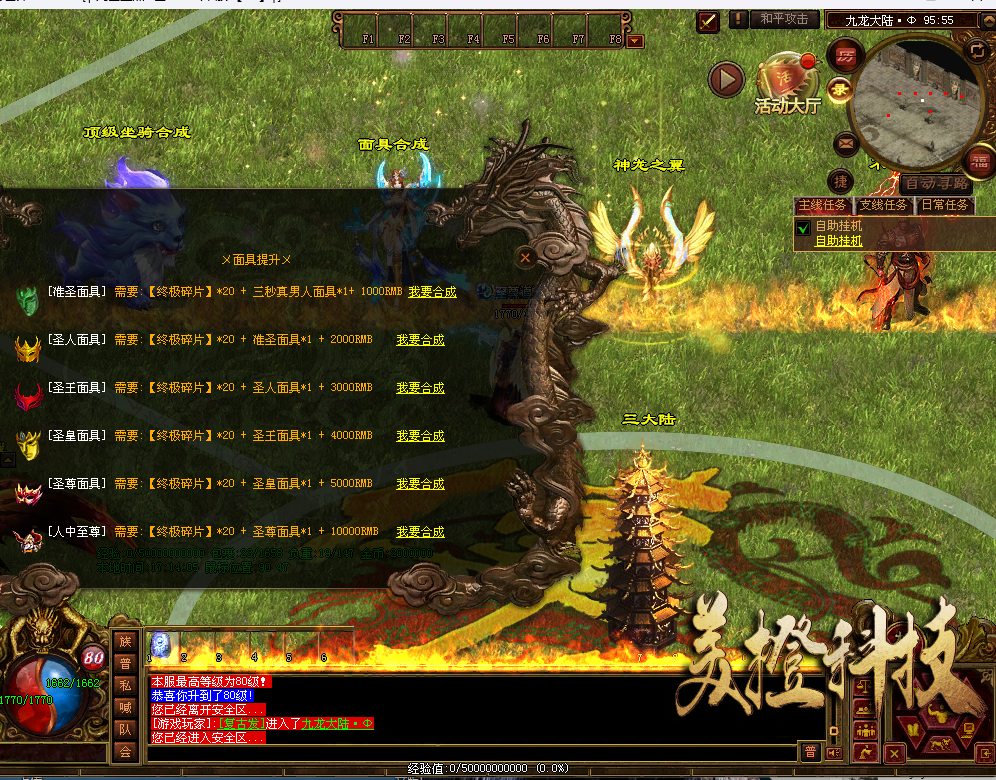996x780 pixels.
Task: Click 我要合成 for the 圣尊面具 recipe
Action: [420, 484]
